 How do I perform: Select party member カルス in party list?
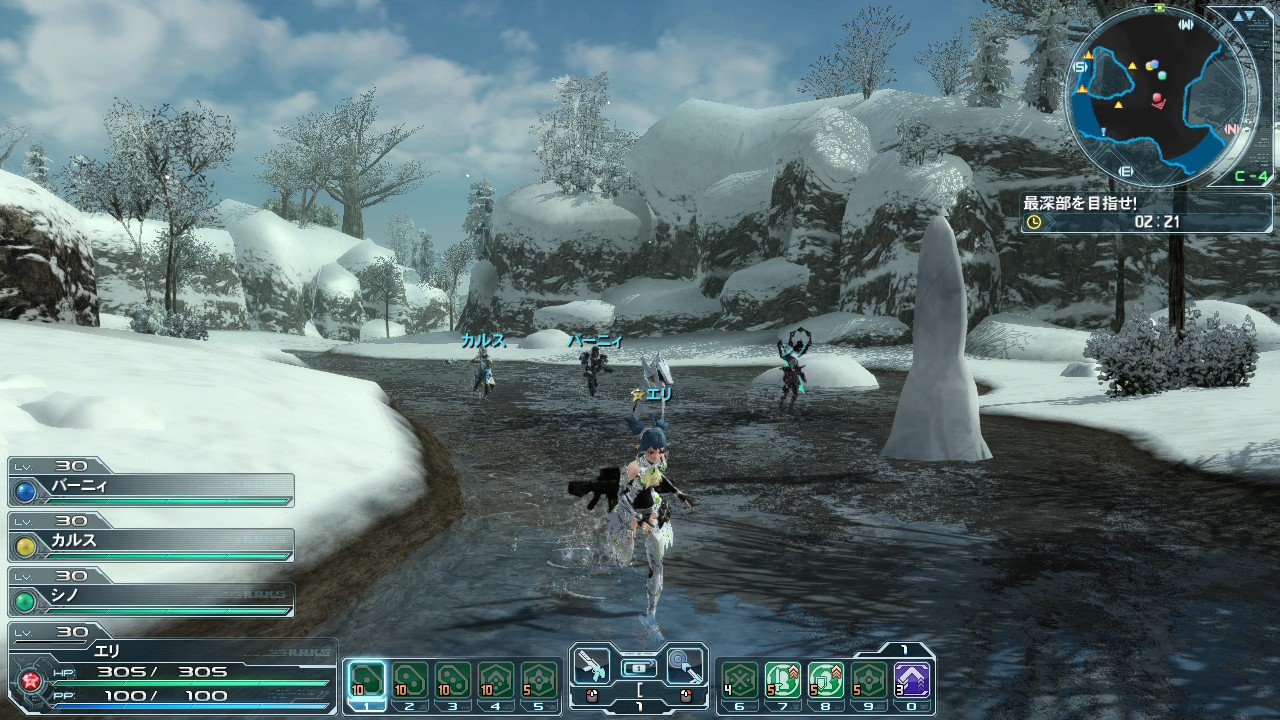(x=152, y=544)
